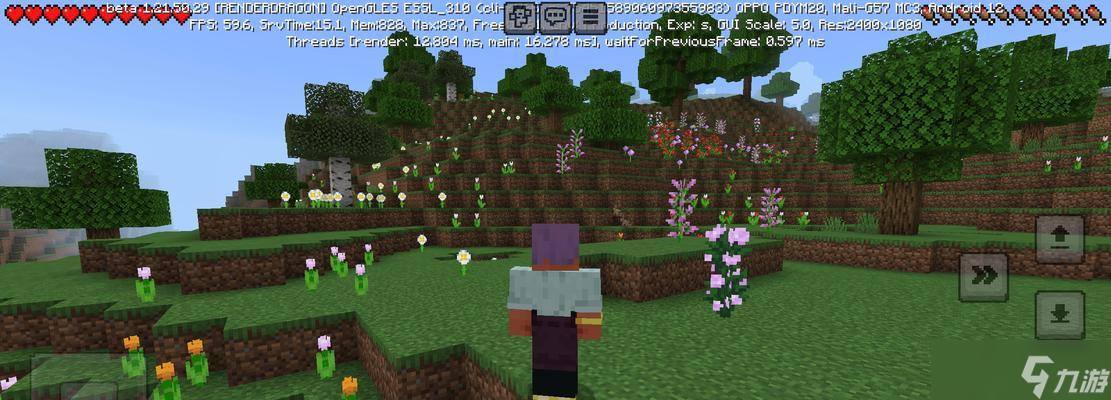This screenshot has width=1111, height=400.
Task: Open the emote menu button
Action: pyautogui.click(x=520, y=17)
